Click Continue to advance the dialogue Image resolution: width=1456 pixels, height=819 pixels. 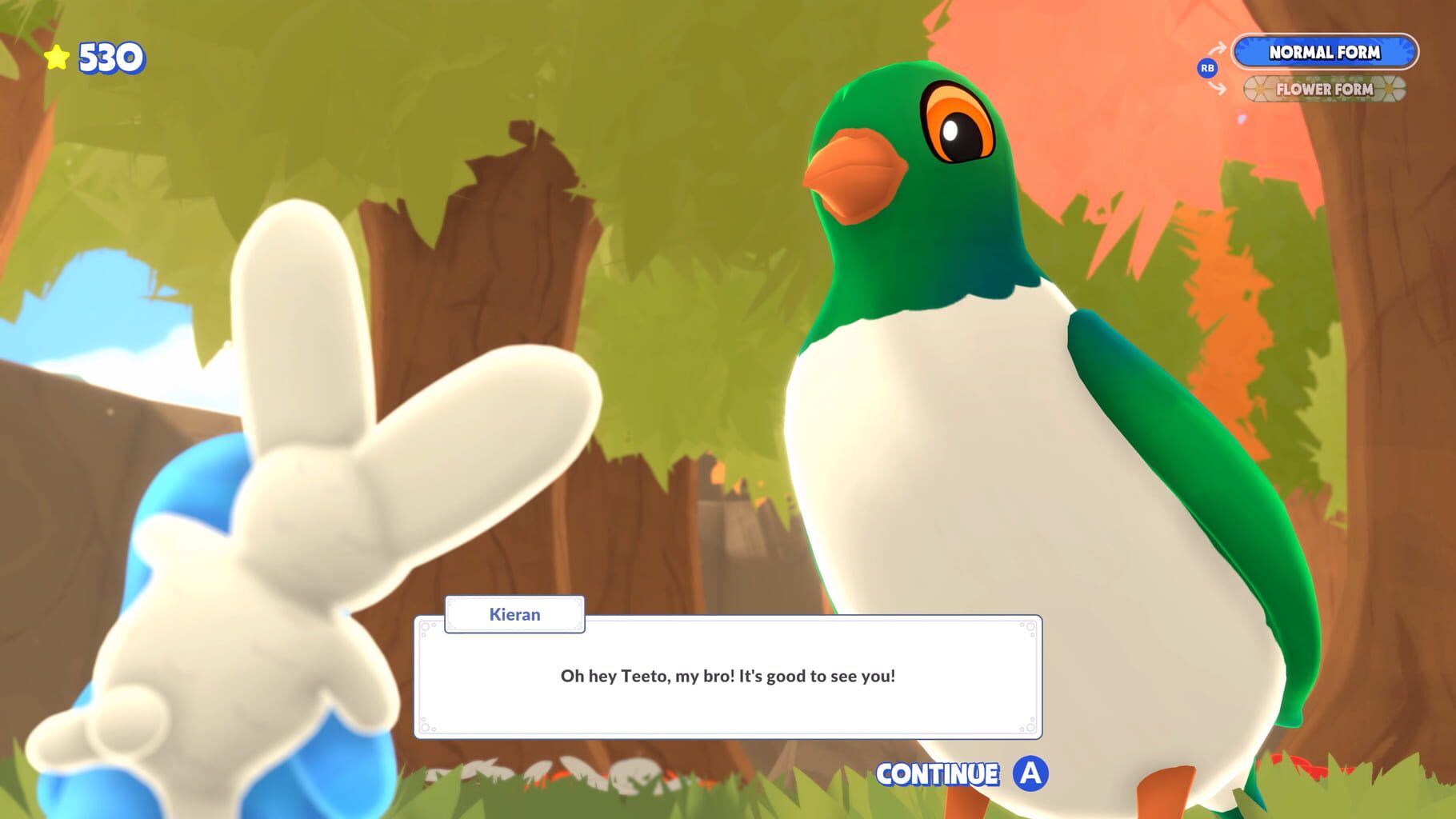938,774
